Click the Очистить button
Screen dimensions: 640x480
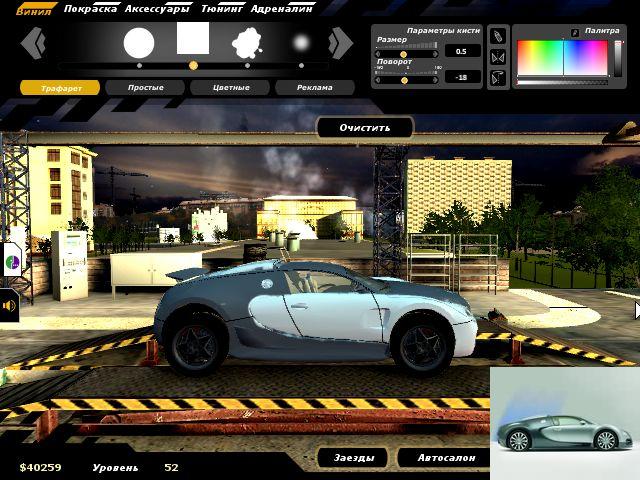pos(364,128)
